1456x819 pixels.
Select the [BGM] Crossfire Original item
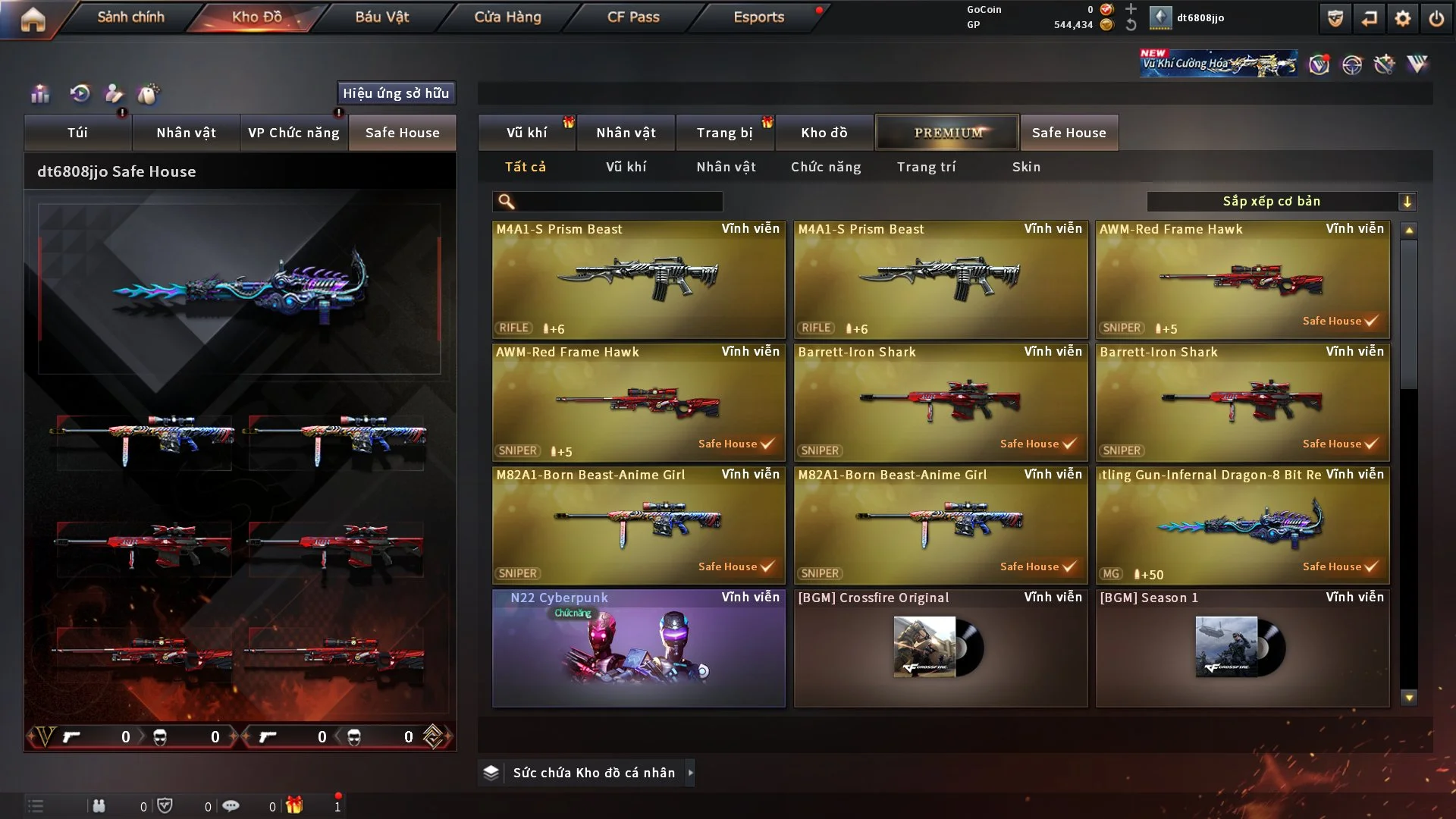pyautogui.click(x=940, y=648)
